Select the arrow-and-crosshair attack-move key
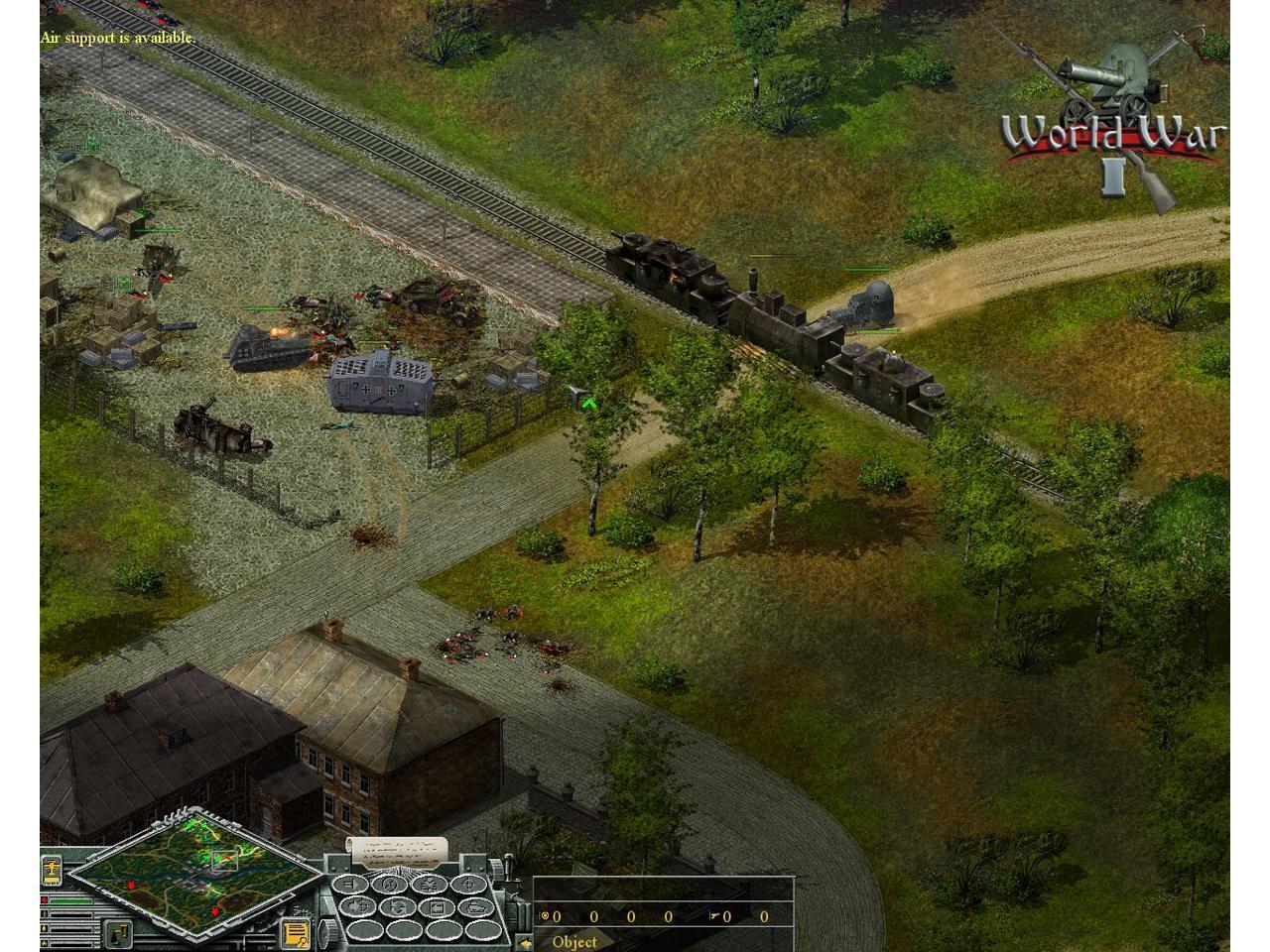 point(357,906)
